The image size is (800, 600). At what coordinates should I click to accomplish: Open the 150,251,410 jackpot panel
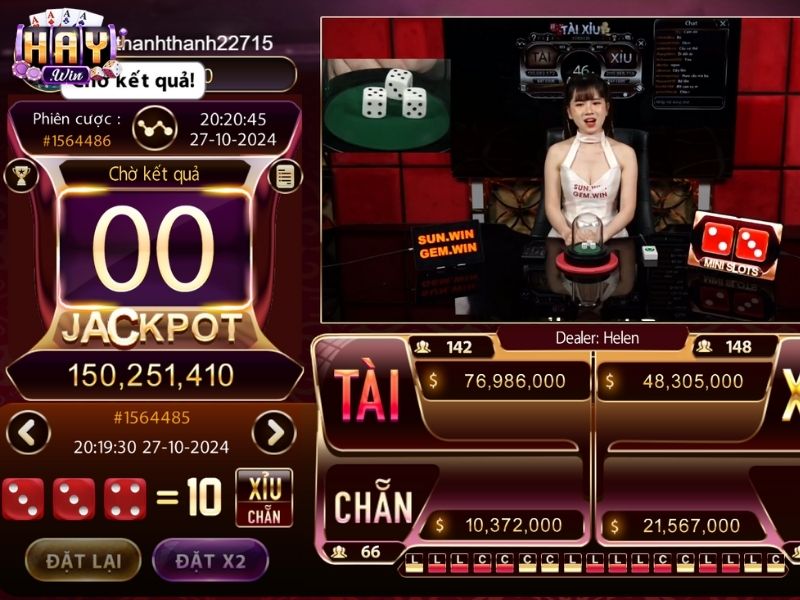point(151,375)
